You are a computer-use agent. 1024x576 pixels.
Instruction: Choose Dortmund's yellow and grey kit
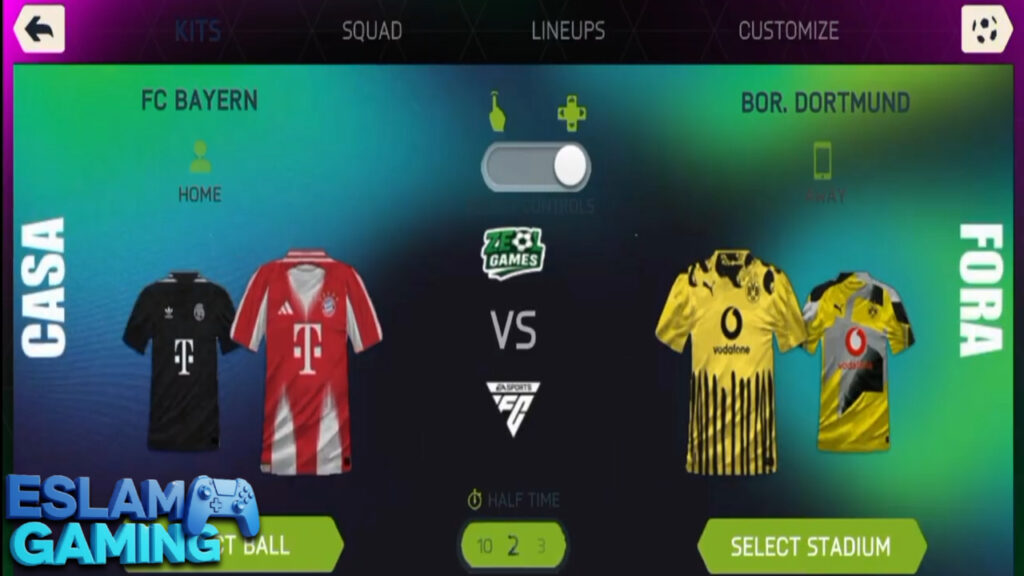(860, 360)
